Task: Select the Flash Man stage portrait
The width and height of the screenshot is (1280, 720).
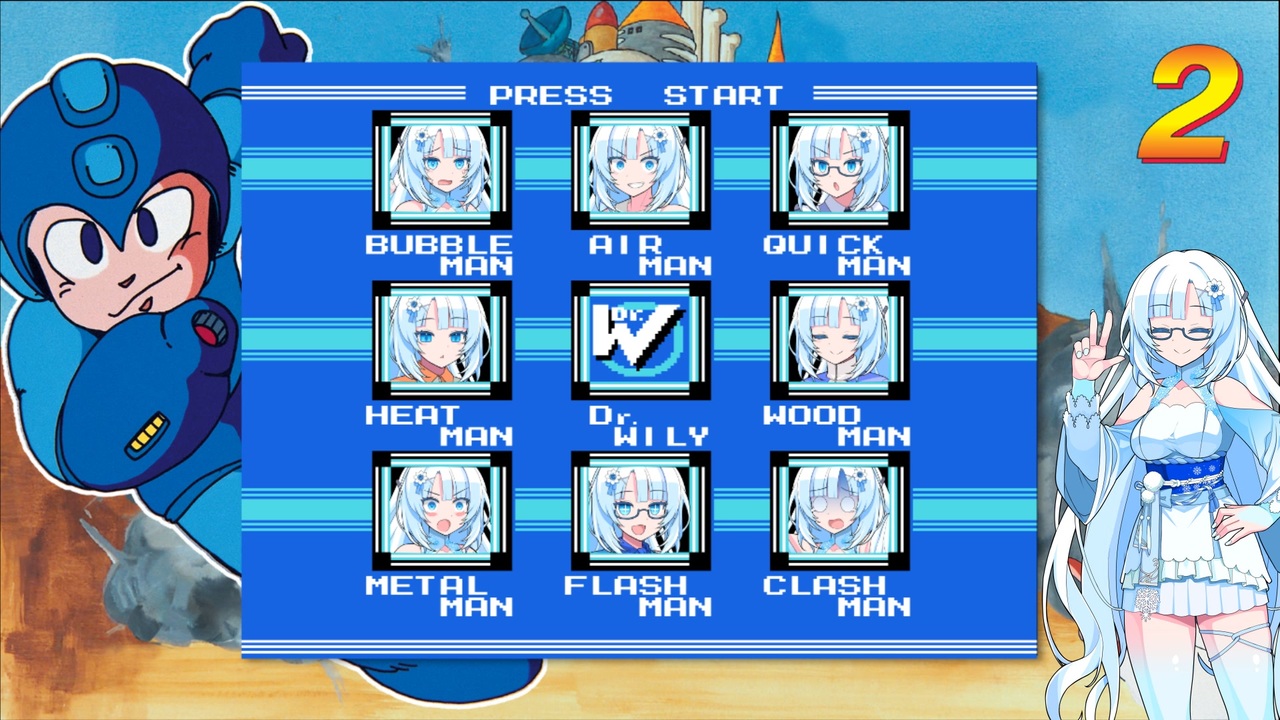Action: click(641, 510)
